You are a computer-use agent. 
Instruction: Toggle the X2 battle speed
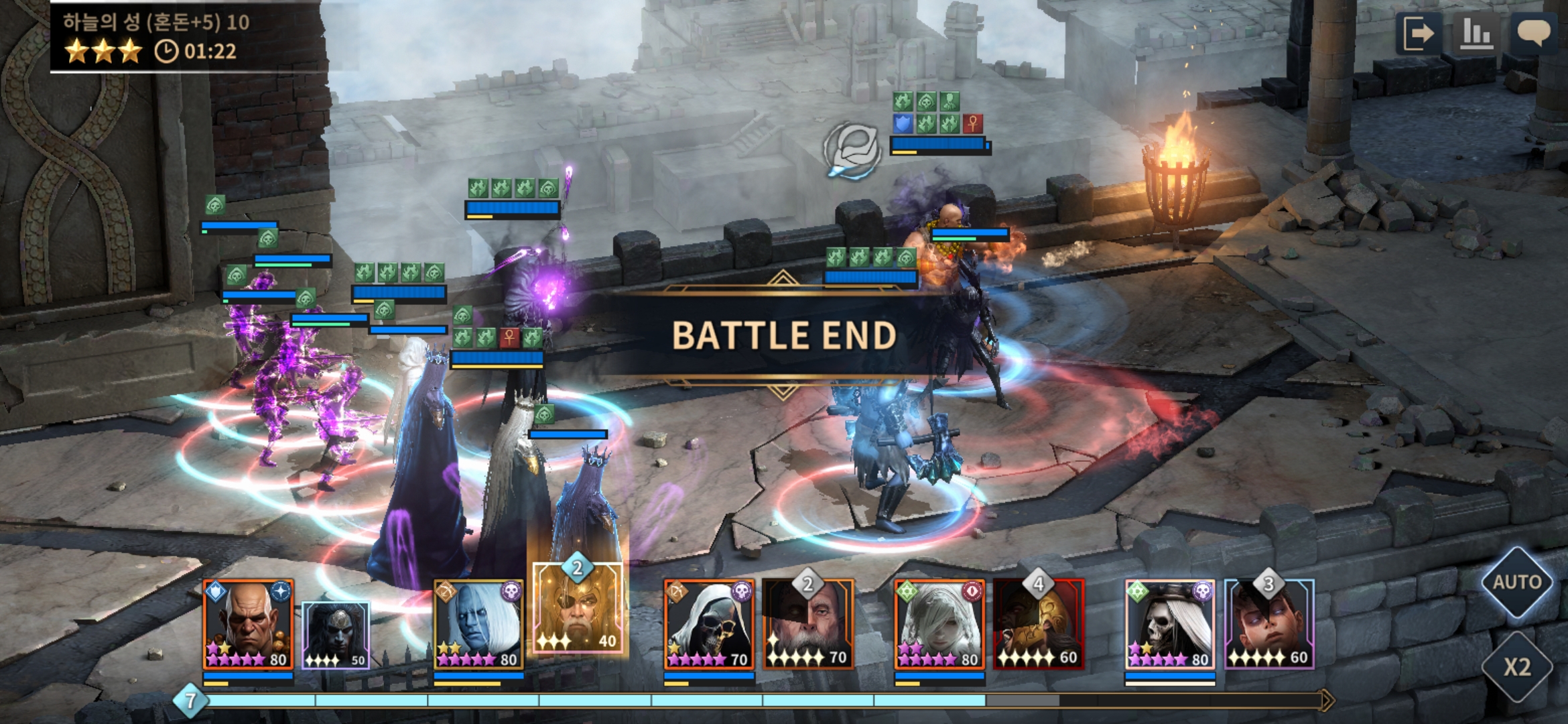tap(1516, 666)
